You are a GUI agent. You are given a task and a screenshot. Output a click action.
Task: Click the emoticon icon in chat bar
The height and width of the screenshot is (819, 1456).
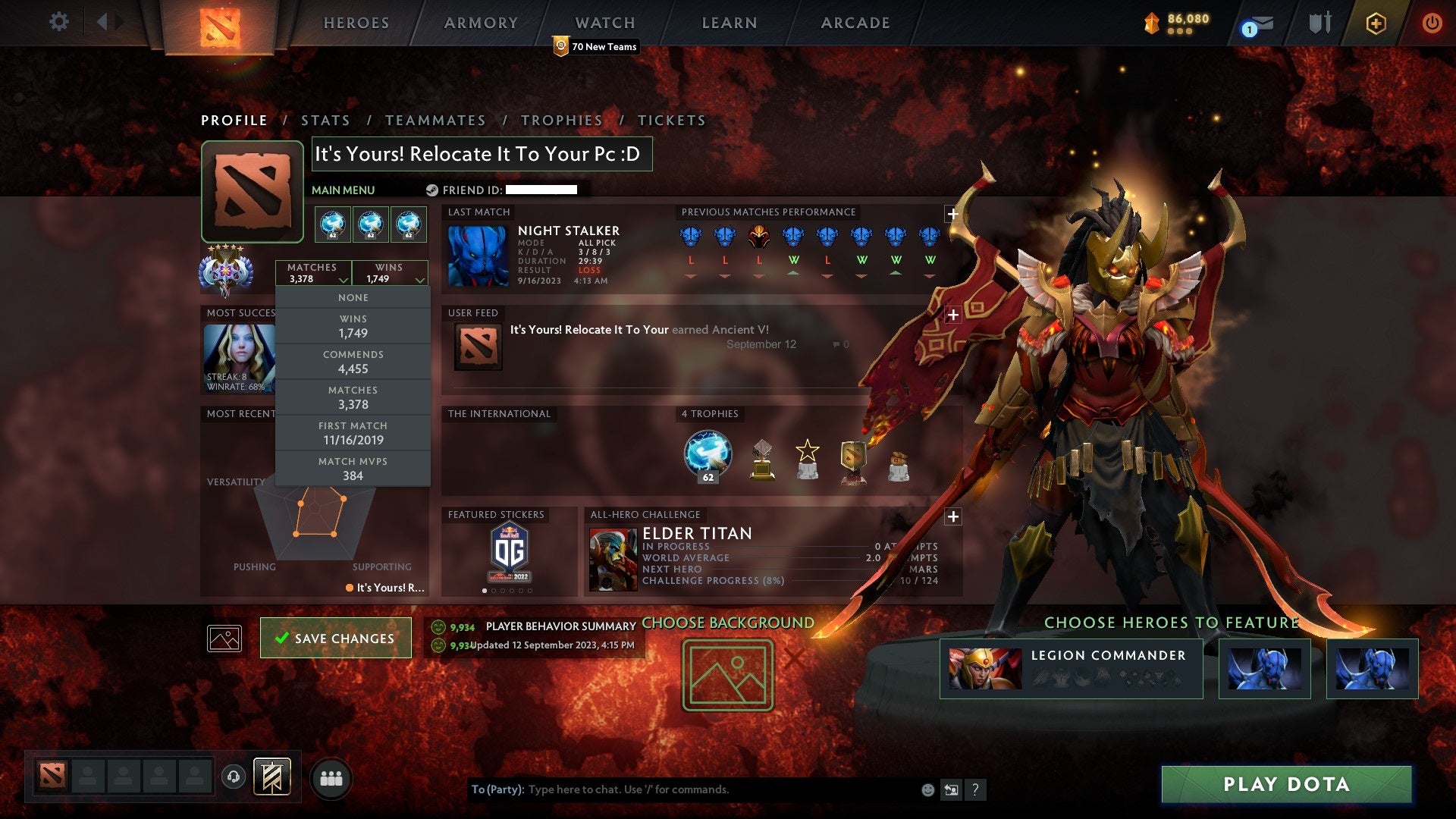point(927,789)
